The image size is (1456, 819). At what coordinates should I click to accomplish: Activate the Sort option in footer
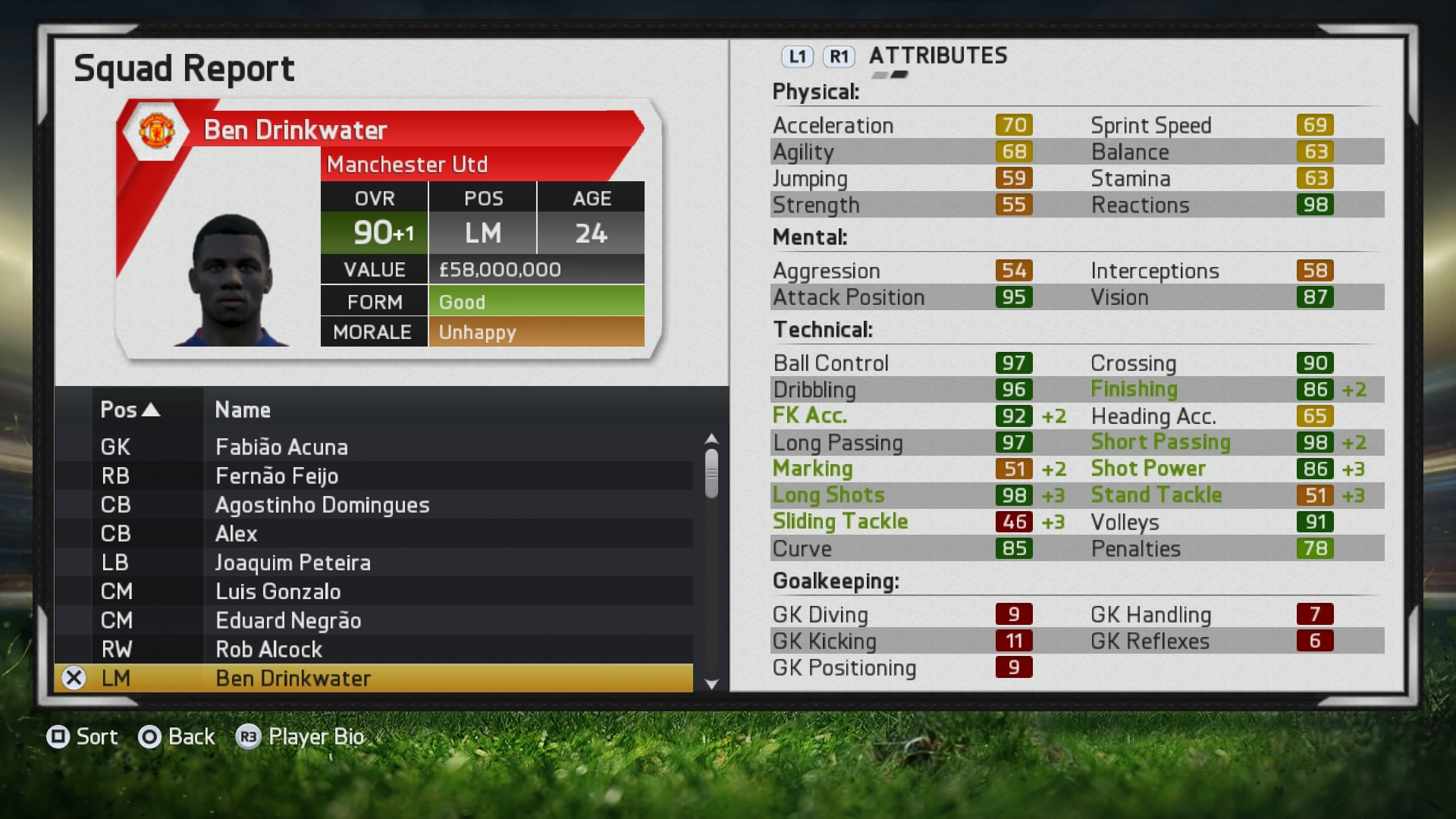(x=83, y=736)
